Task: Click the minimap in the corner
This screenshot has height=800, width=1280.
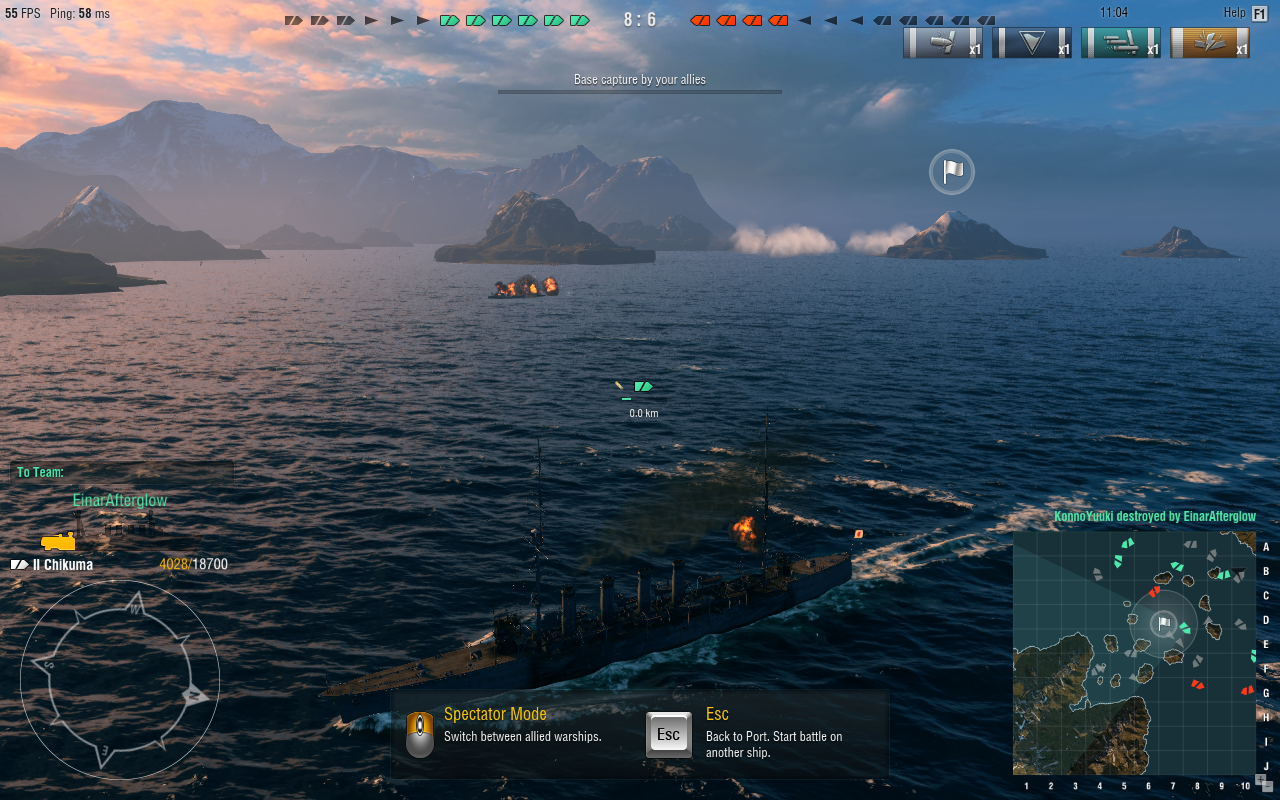Action: coord(1133,652)
